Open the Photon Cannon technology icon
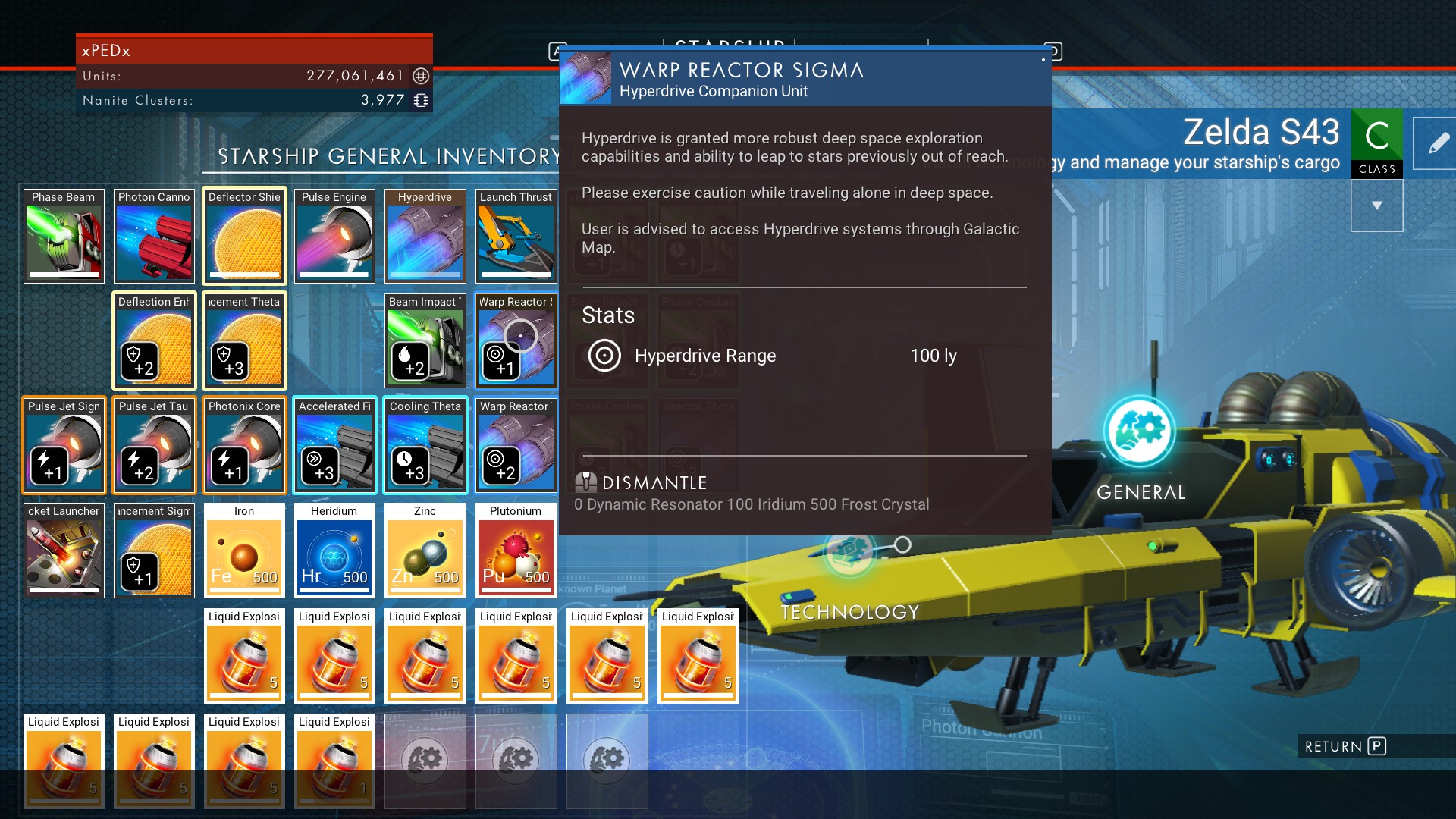 click(154, 235)
